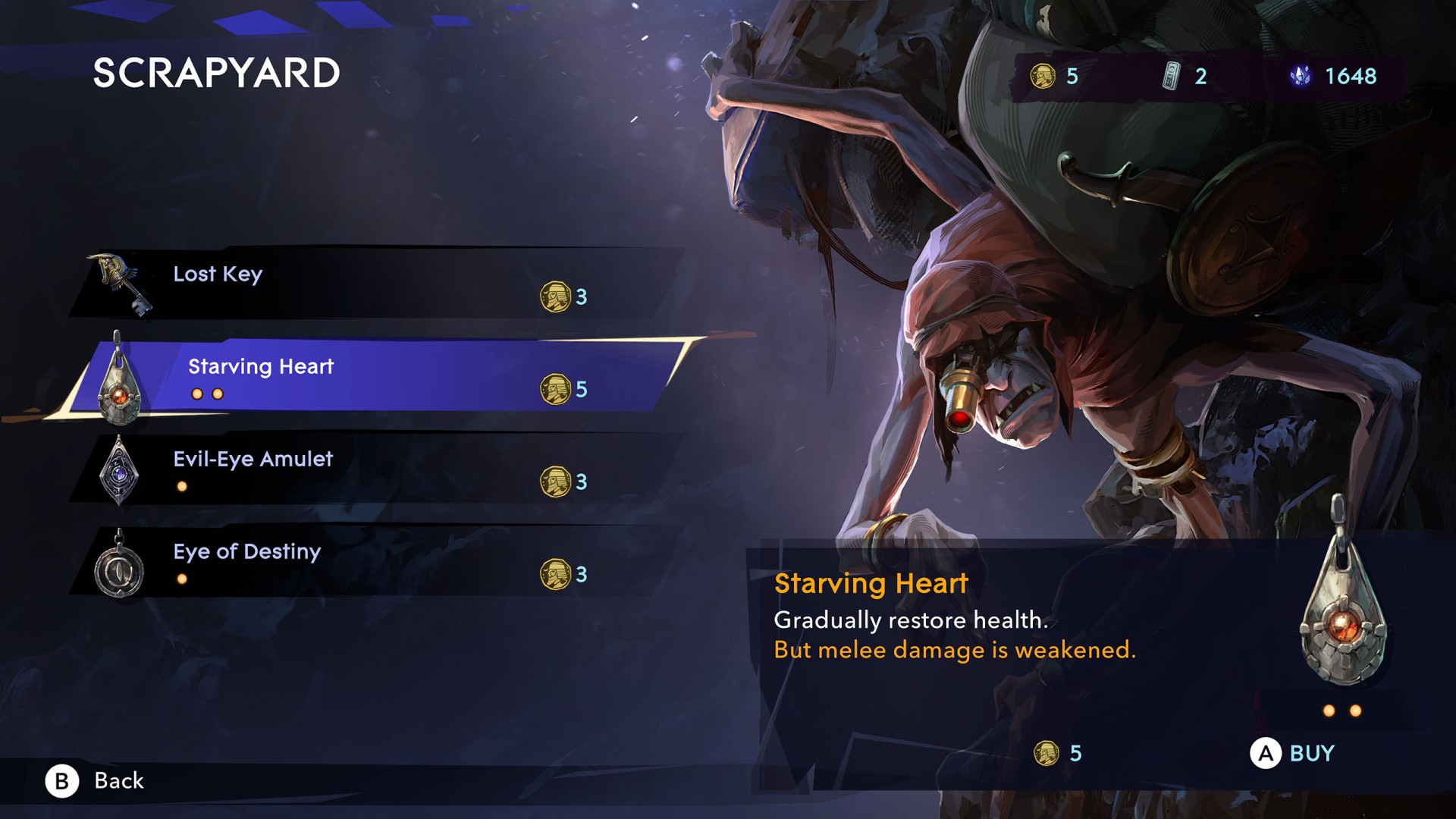Go back from the Scrapyard shop
Image resolution: width=1456 pixels, height=819 pixels.
click(95, 781)
